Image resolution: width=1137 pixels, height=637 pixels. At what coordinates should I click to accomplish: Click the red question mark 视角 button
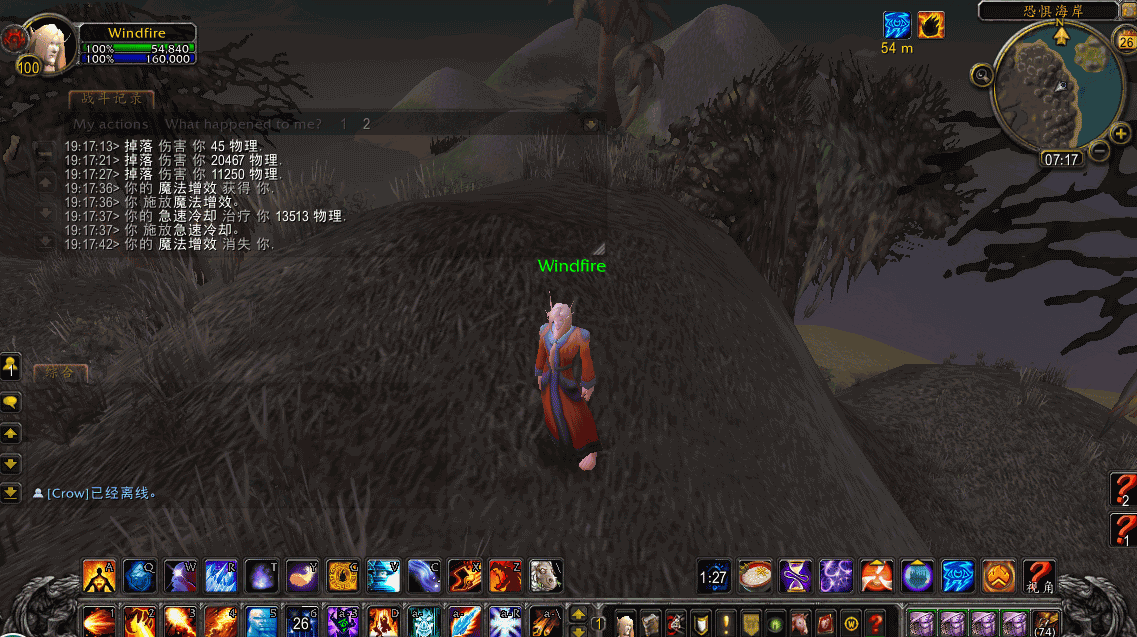tap(1039, 576)
